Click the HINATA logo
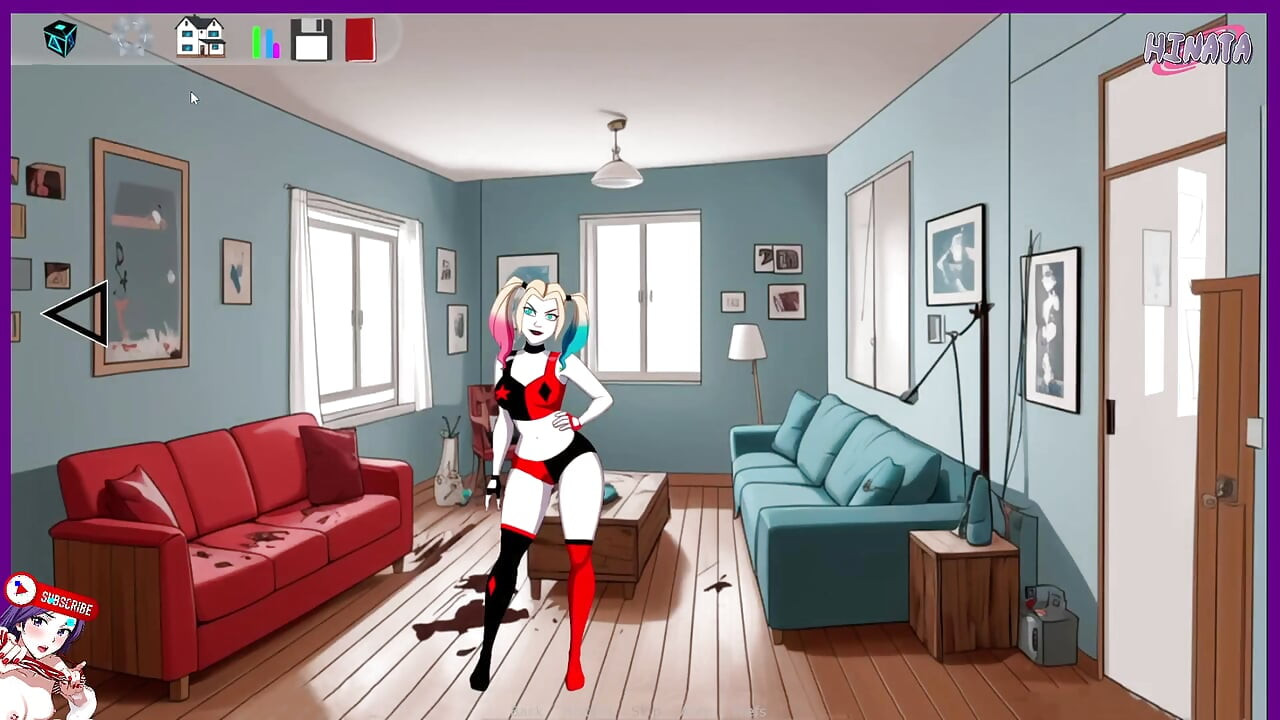 click(x=1196, y=45)
